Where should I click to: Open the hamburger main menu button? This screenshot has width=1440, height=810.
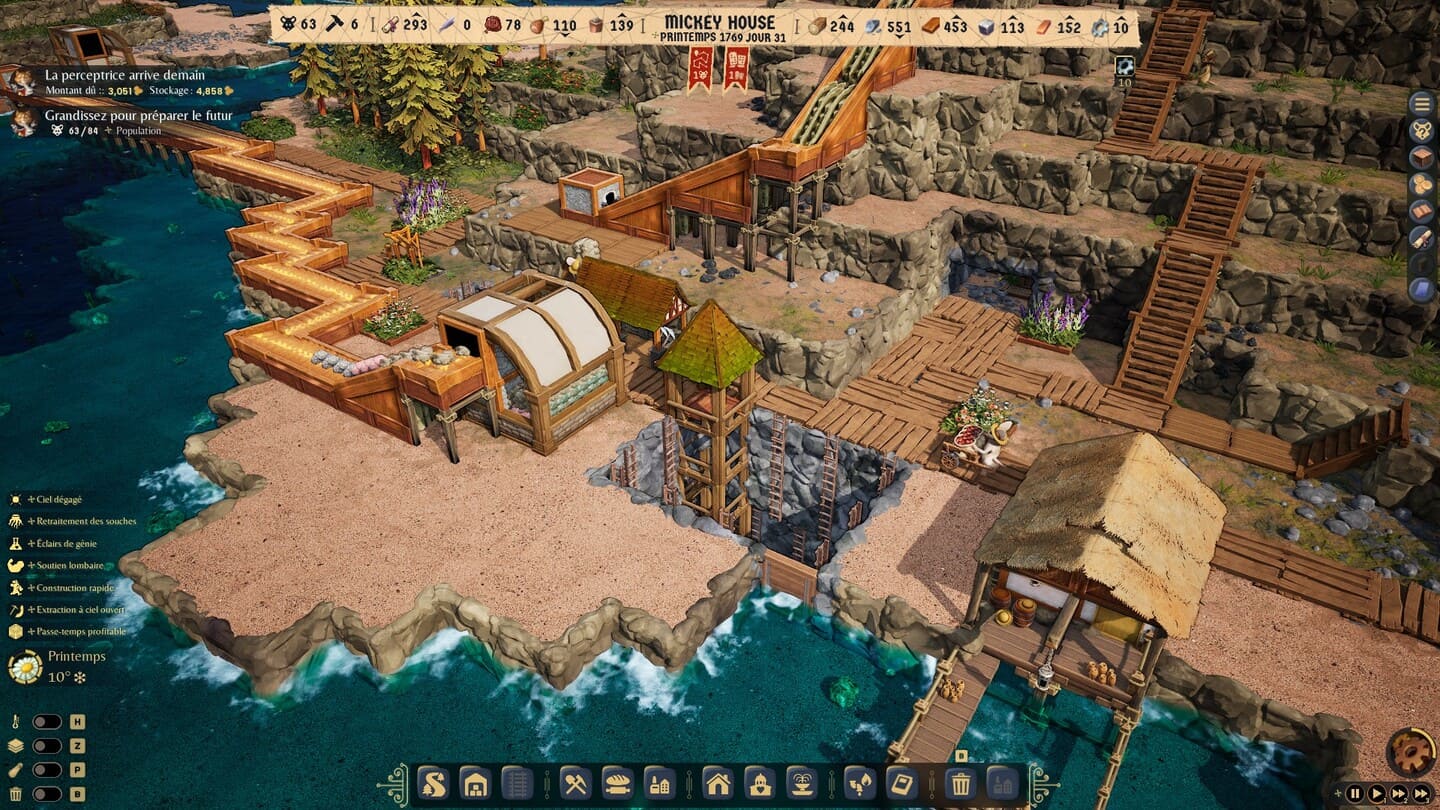pyautogui.click(x=1421, y=103)
